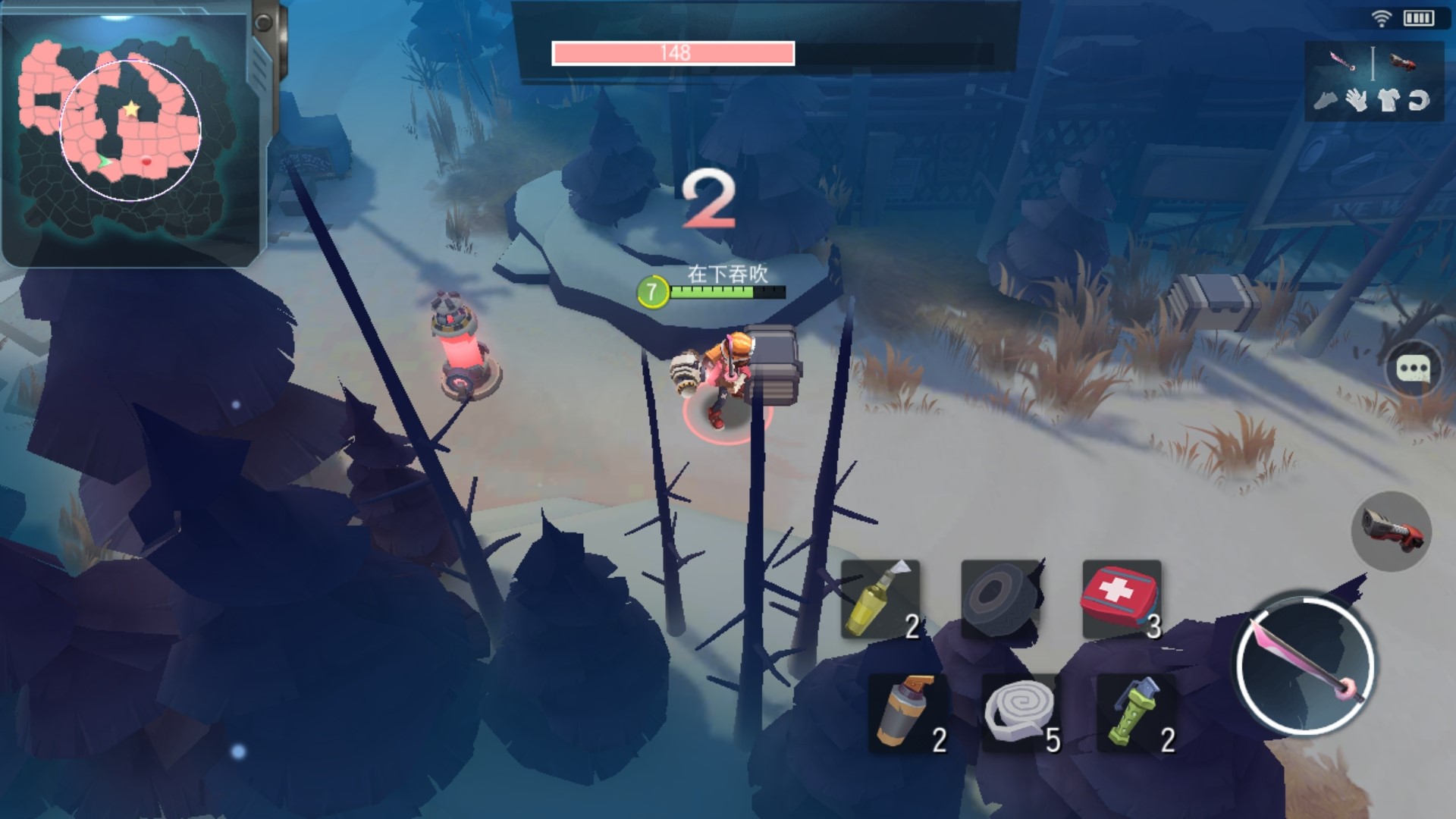The width and height of the screenshot is (1456, 819).
Task: Select the pink sword in equipment panel
Action: tap(1341, 61)
